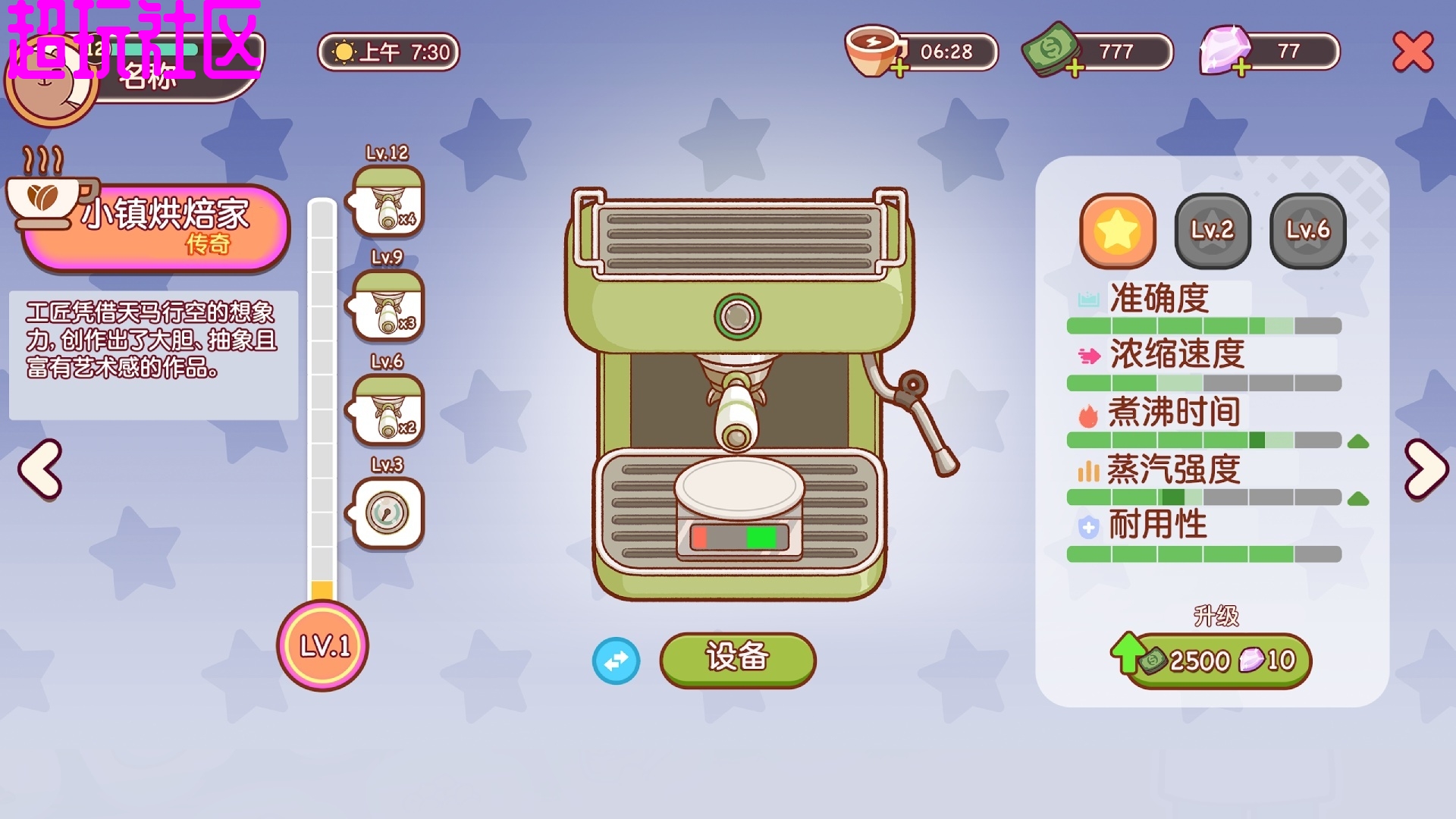Select the locked Lv.2 tier badge

click(1213, 231)
